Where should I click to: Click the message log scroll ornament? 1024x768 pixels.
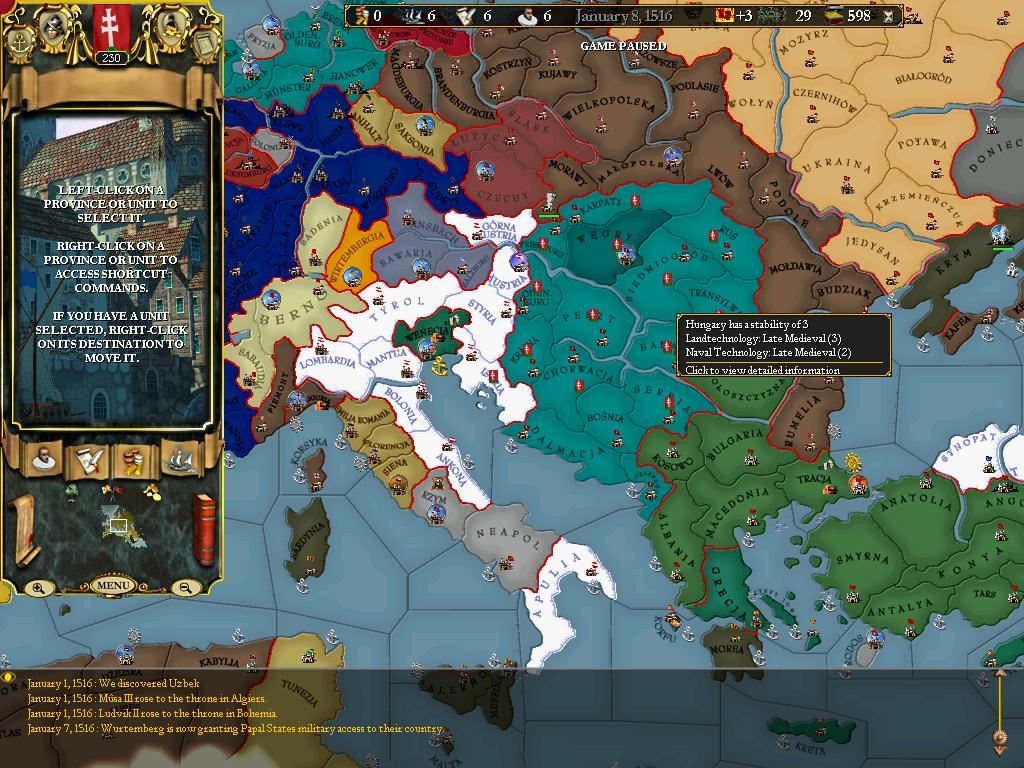click(x=999, y=712)
